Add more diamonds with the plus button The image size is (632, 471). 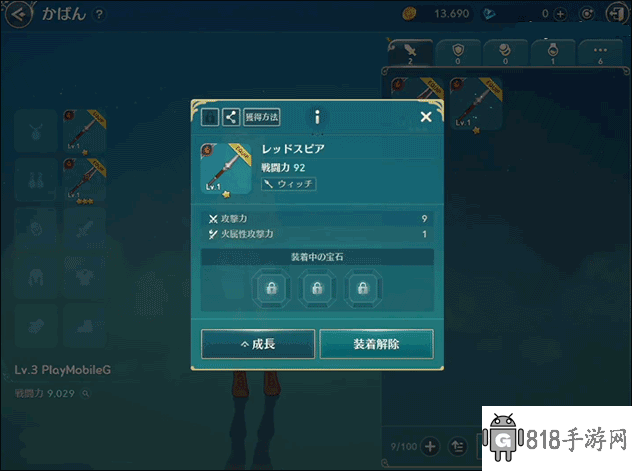tap(560, 14)
